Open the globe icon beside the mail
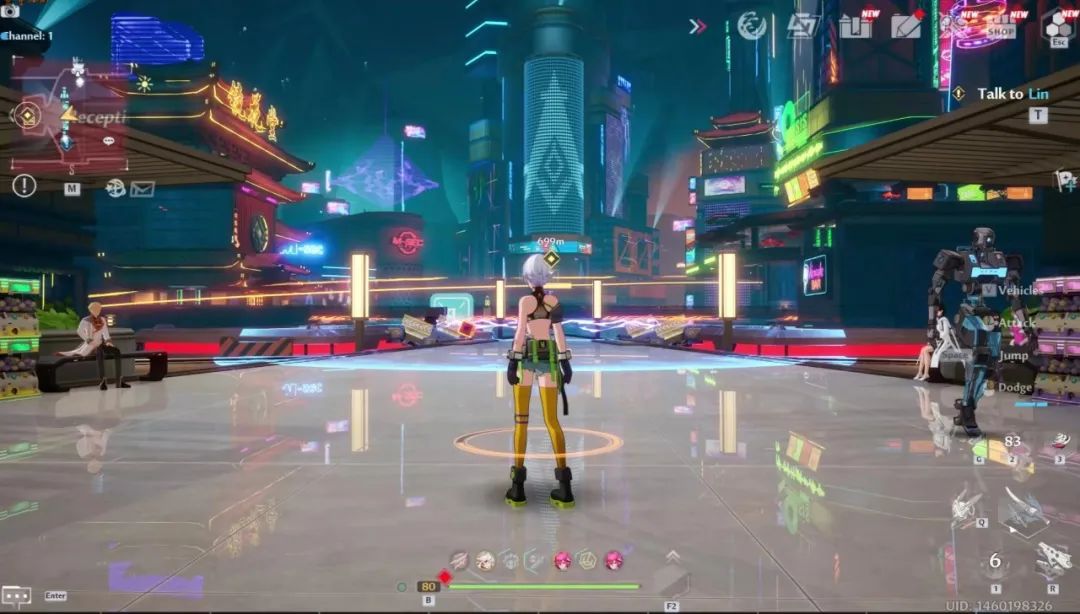The image size is (1080, 614). (x=116, y=188)
